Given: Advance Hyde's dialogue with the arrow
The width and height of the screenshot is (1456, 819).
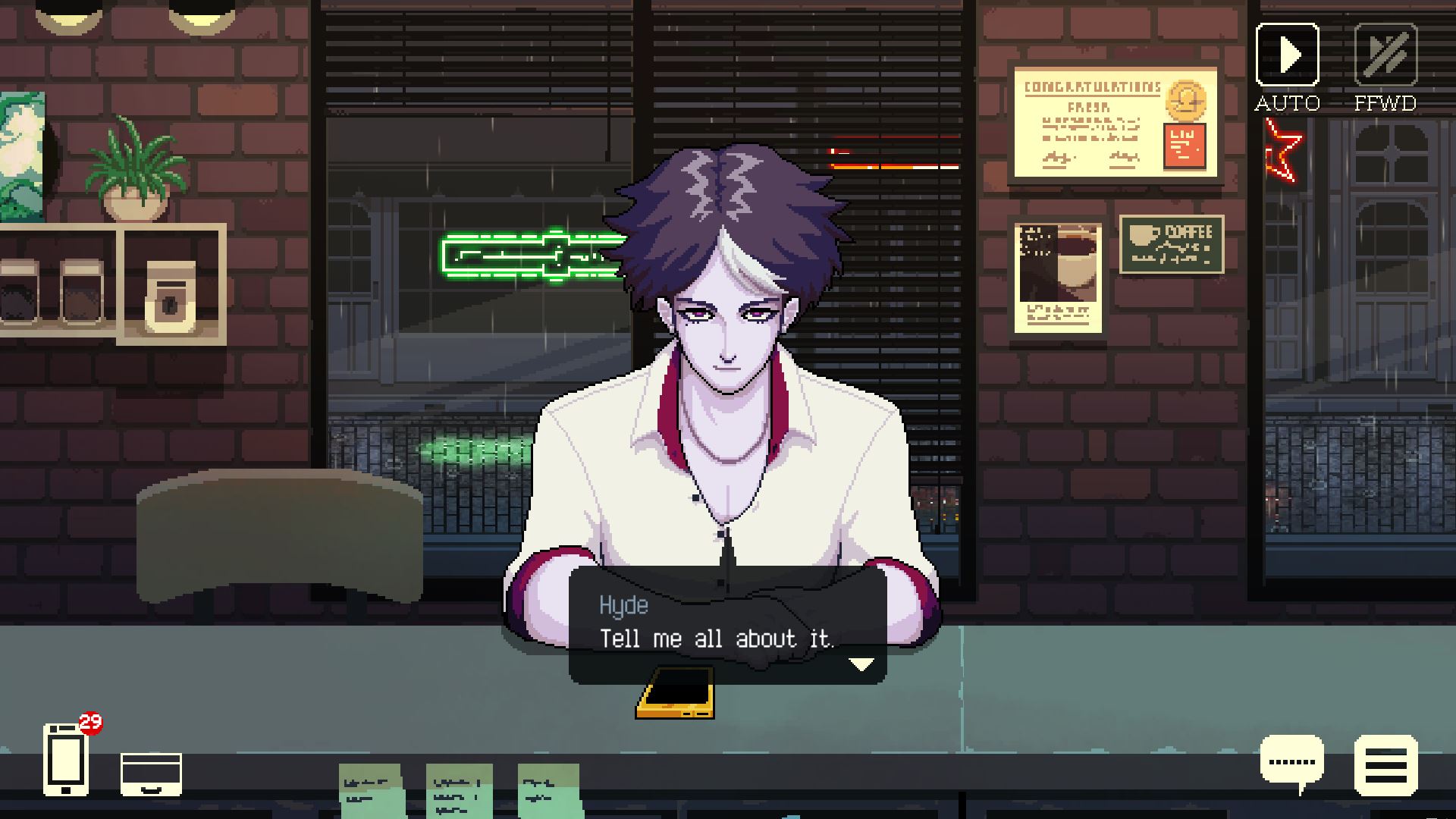Looking at the screenshot, I should coord(861,665).
